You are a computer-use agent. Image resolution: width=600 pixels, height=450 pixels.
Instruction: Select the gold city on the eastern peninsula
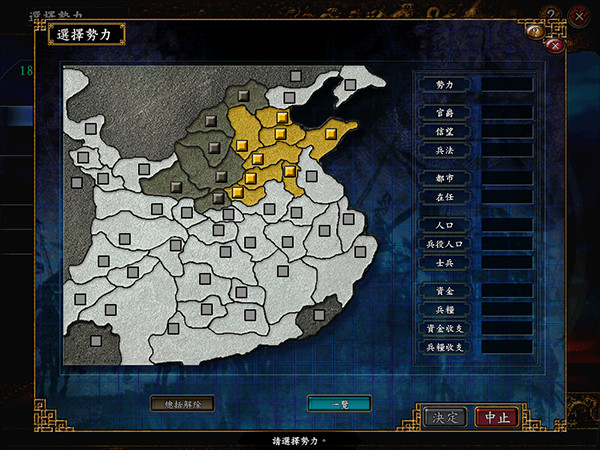tap(331, 130)
